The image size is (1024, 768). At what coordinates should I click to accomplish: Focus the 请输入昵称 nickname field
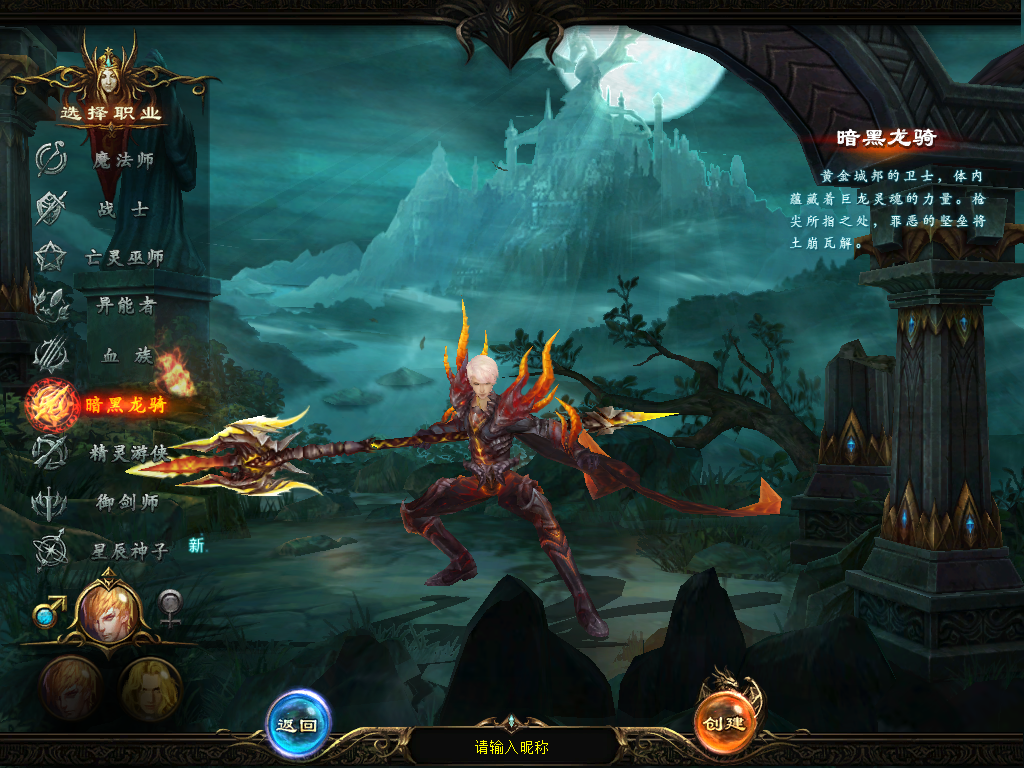512,747
